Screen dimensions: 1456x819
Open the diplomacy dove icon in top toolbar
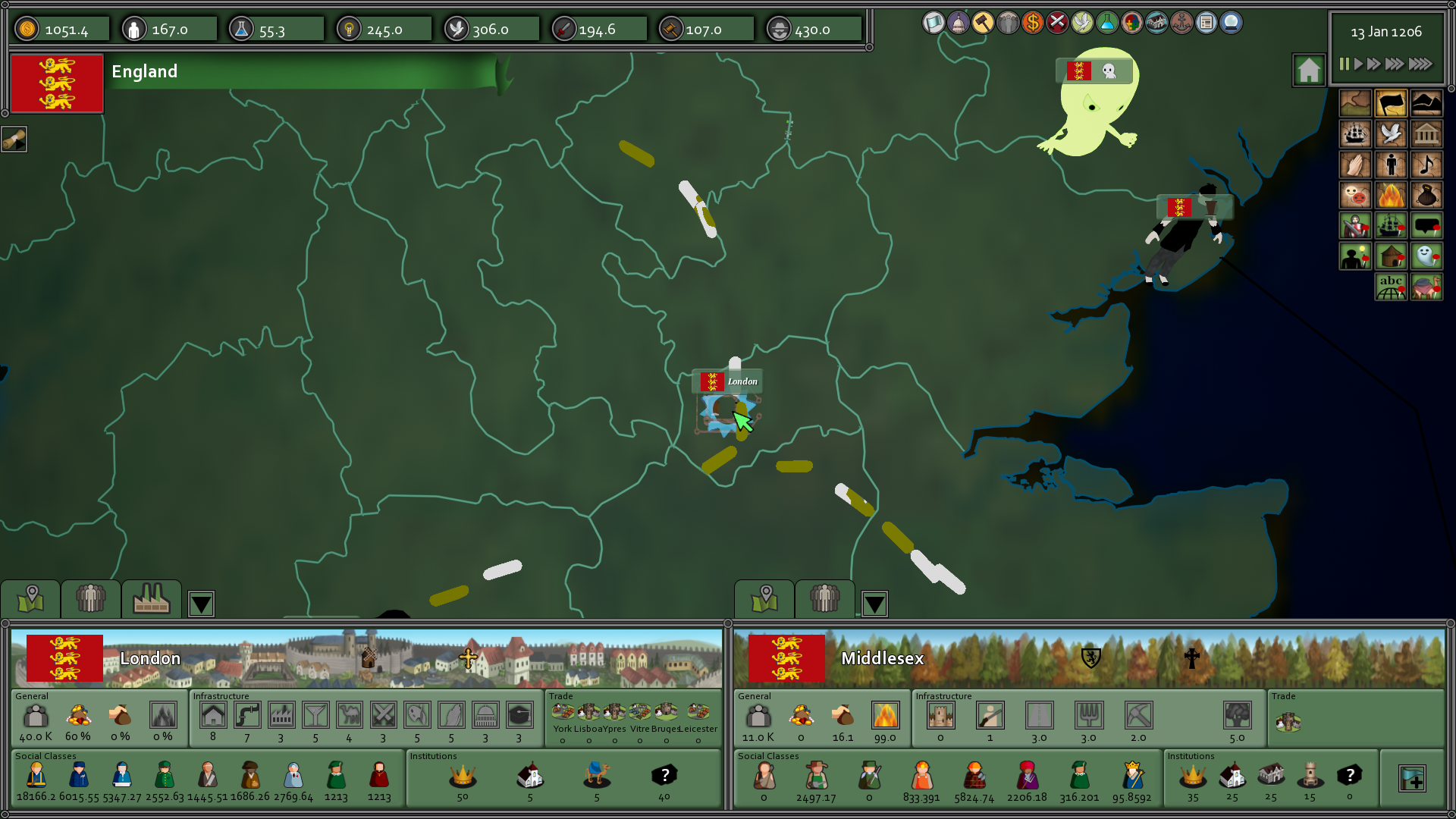pyautogui.click(x=1082, y=23)
